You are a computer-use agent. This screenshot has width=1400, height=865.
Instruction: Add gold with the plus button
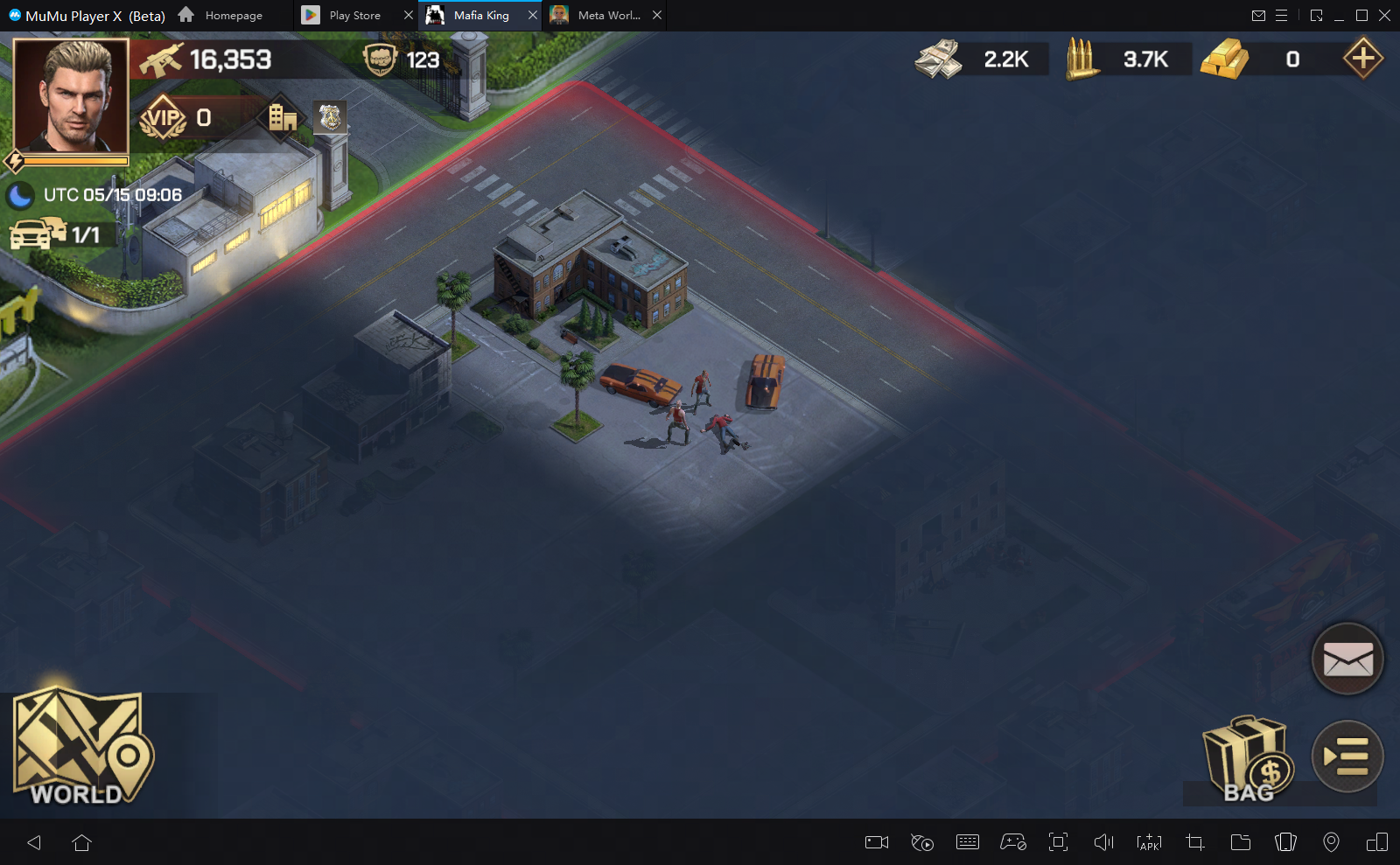[x=1362, y=59]
